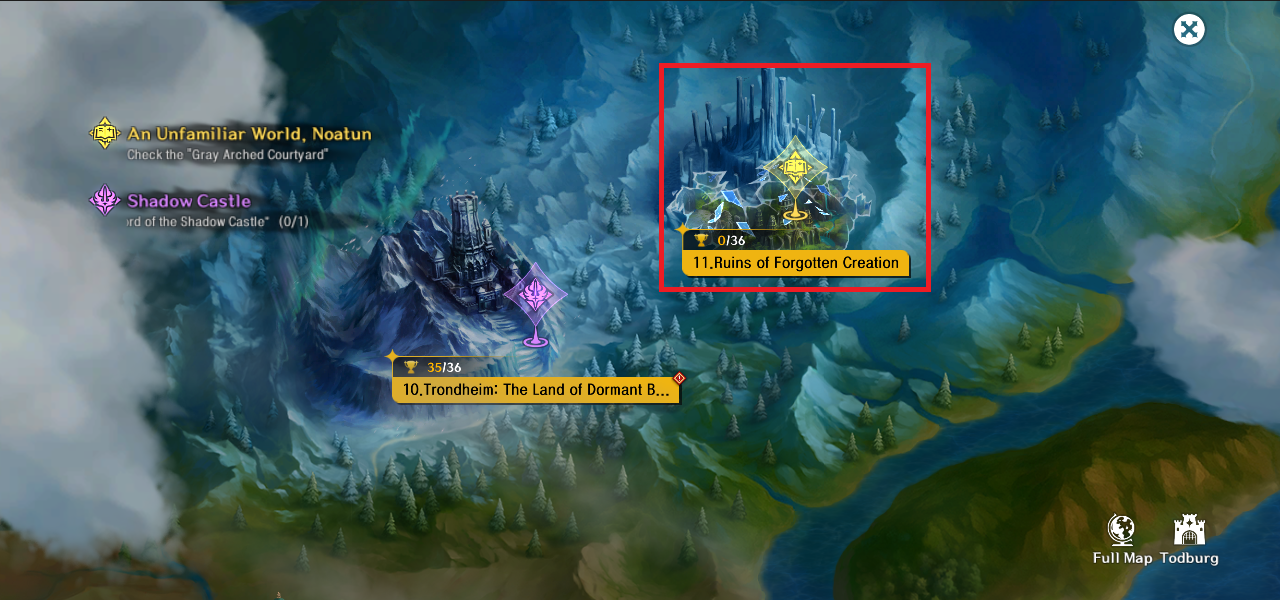Open the Full Map view

pos(1122,540)
